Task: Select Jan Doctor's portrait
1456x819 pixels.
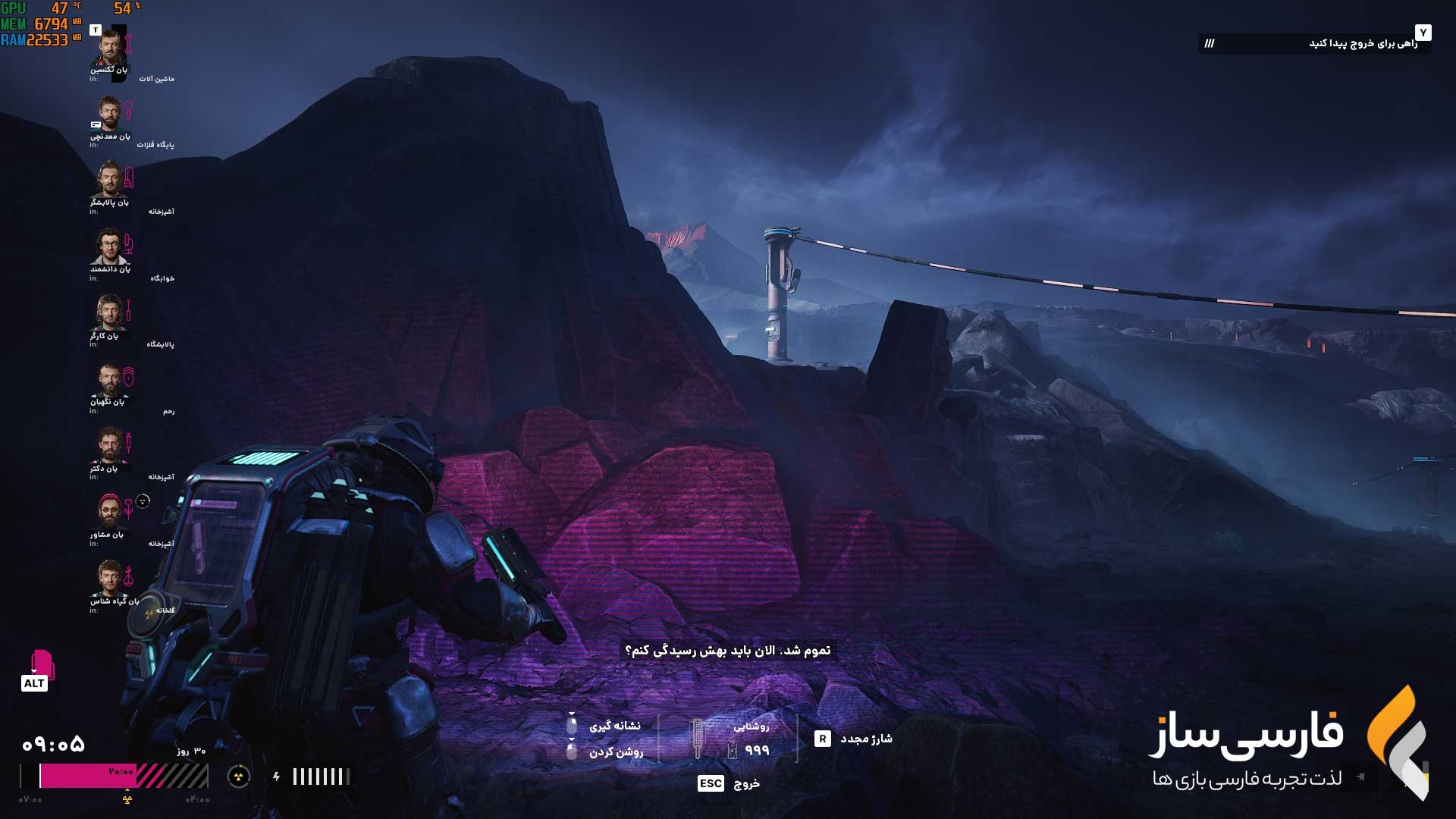Action: pyautogui.click(x=110, y=445)
